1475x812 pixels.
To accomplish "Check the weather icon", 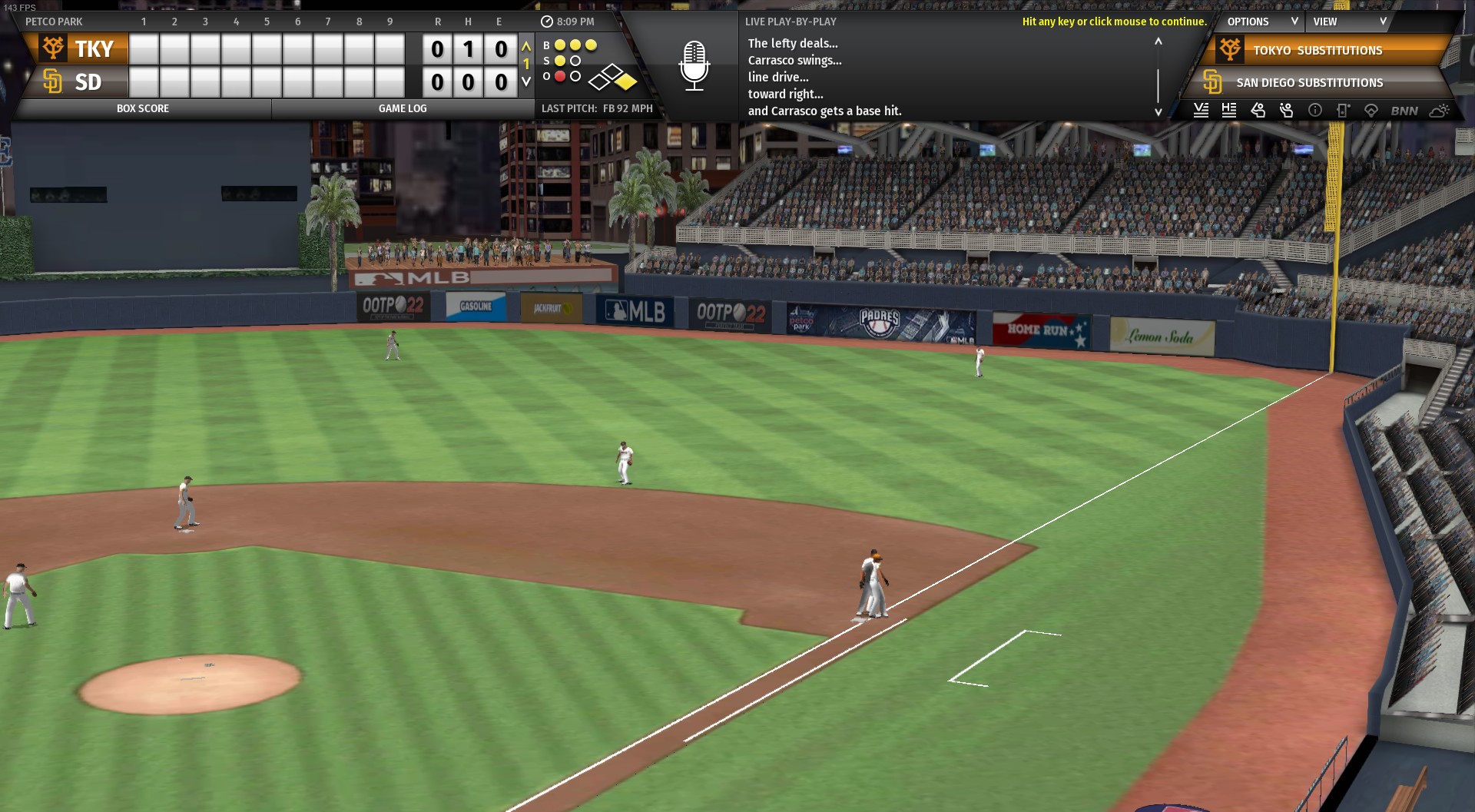I will [1439, 111].
